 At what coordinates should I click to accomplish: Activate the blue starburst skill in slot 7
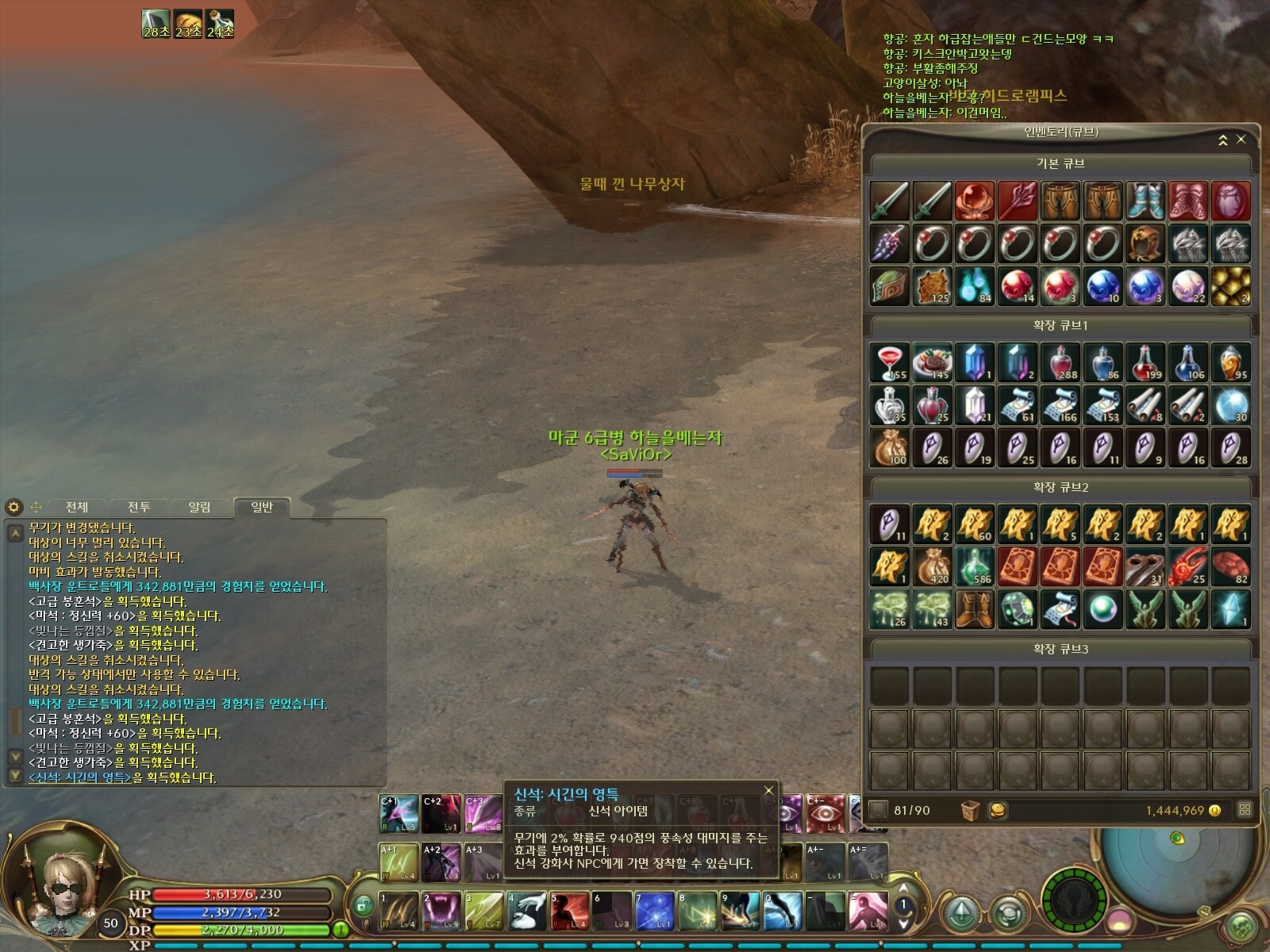[x=655, y=911]
